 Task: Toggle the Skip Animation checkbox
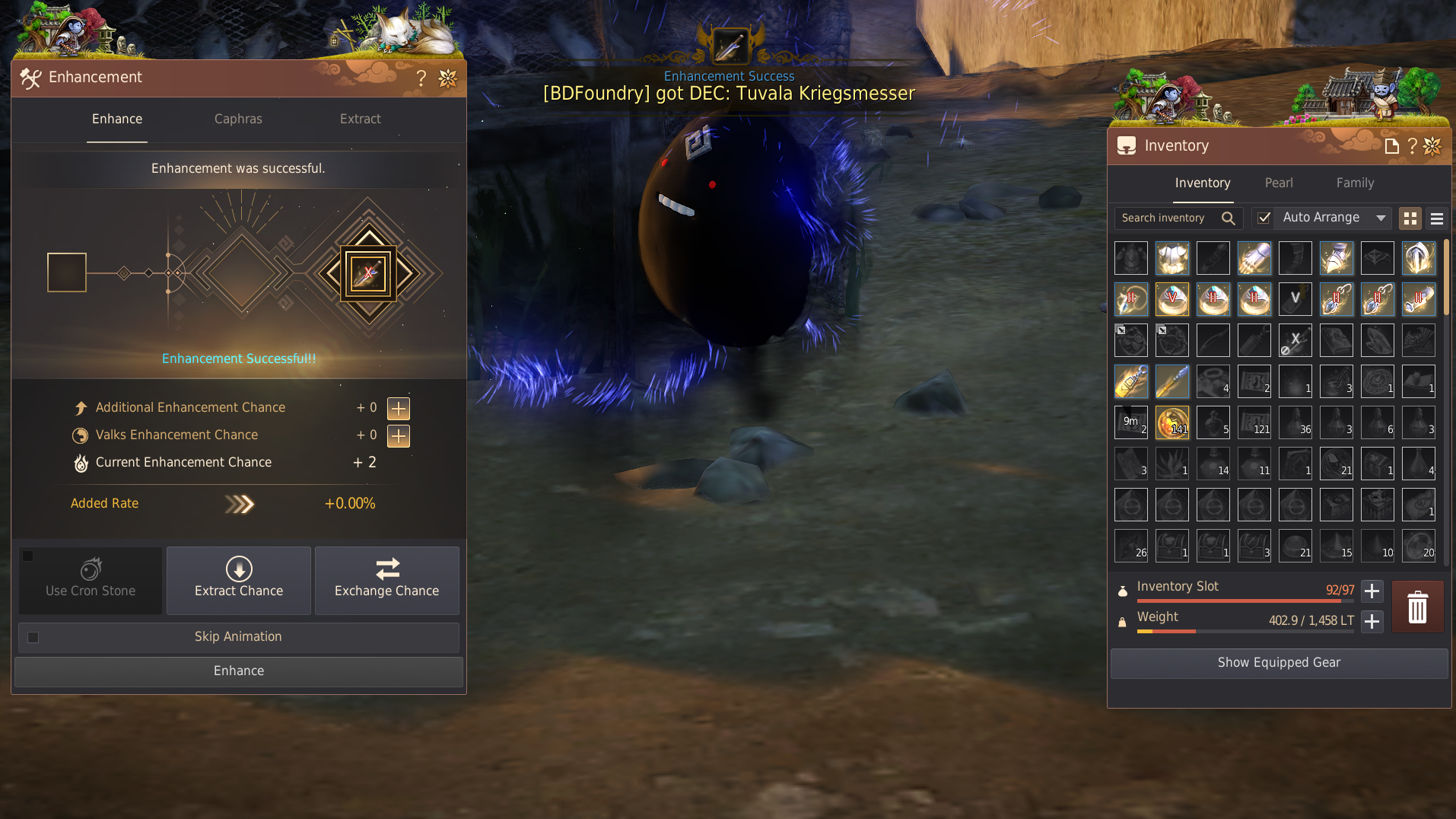(33, 637)
